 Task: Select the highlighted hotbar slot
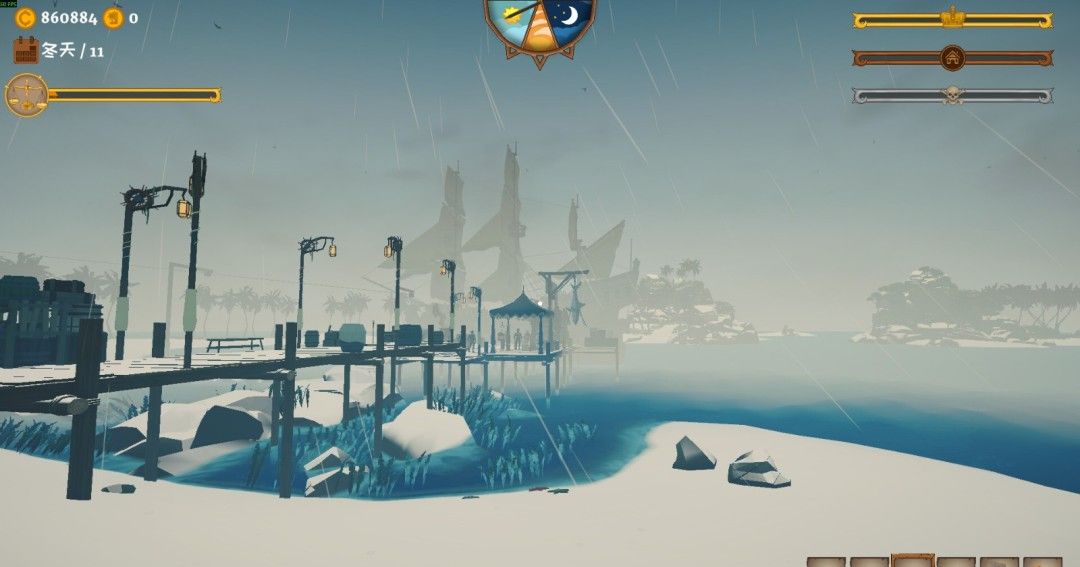click(x=912, y=560)
